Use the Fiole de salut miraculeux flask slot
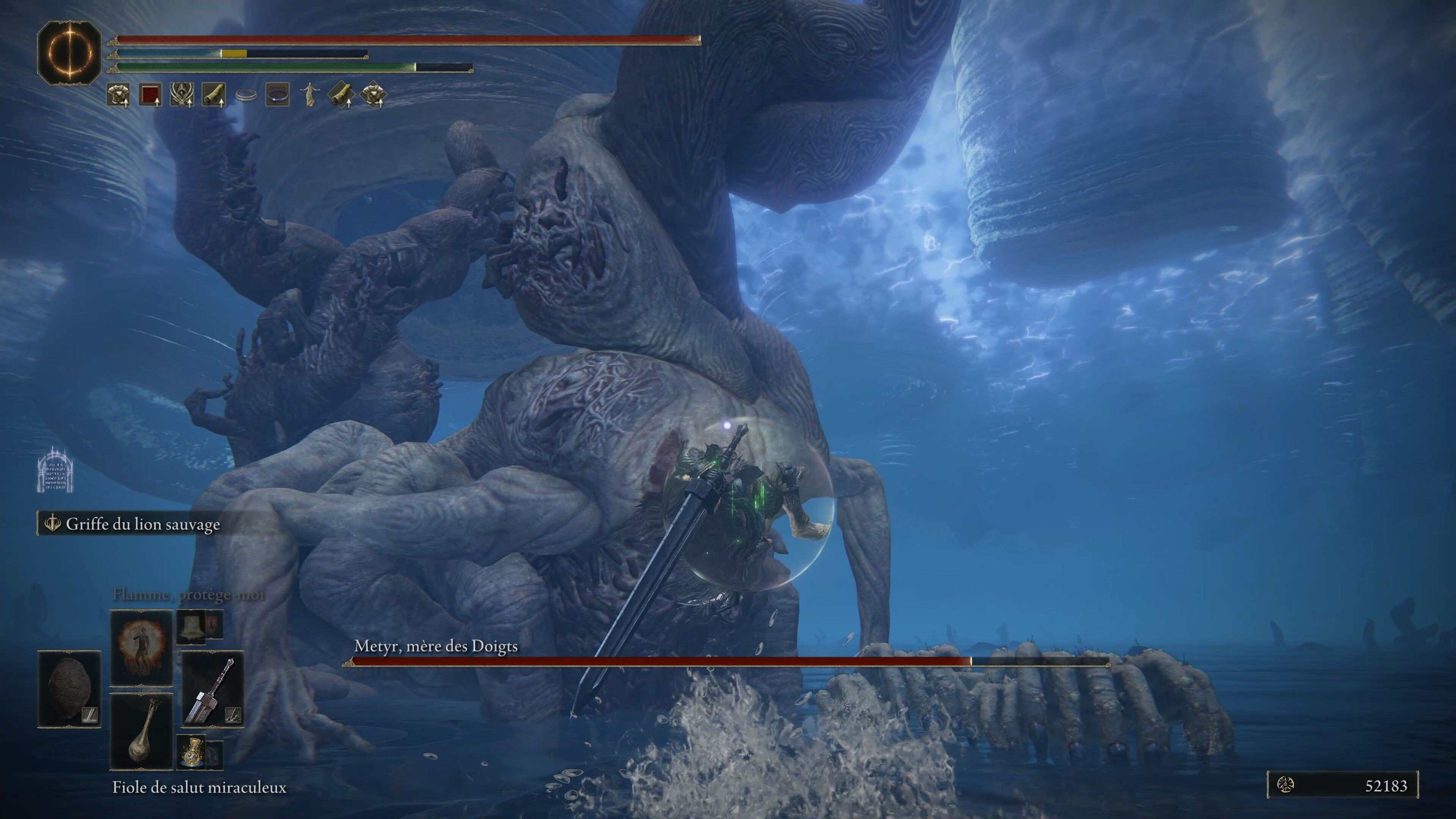Screen dimensions: 1456x819 (x=141, y=731)
